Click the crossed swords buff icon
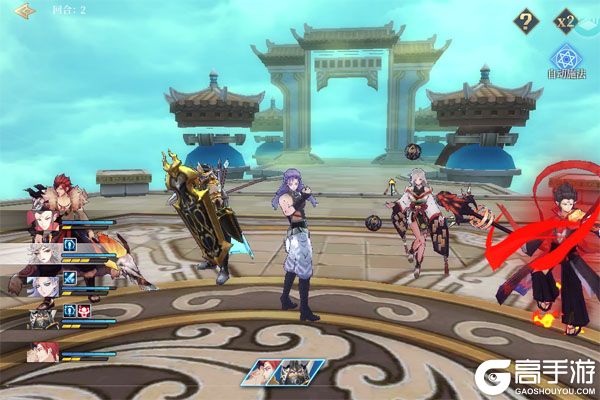The width and height of the screenshot is (600, 400). coord(71,278)
